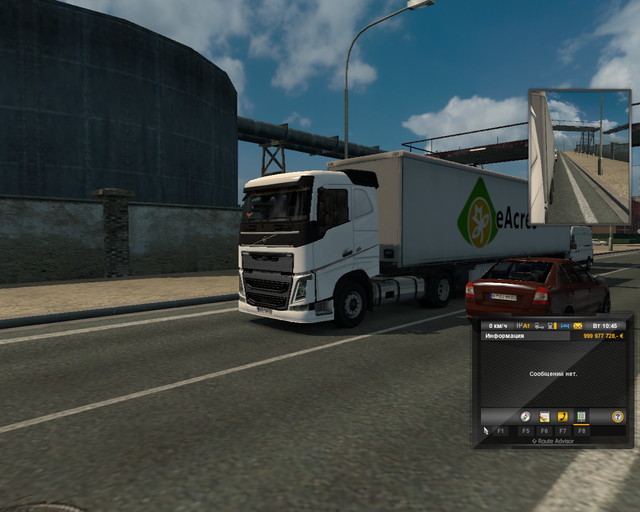Screen dimensions: 640x512
Task: Open the compass navigation tab in Route Advisor
Action: (526, 416)
